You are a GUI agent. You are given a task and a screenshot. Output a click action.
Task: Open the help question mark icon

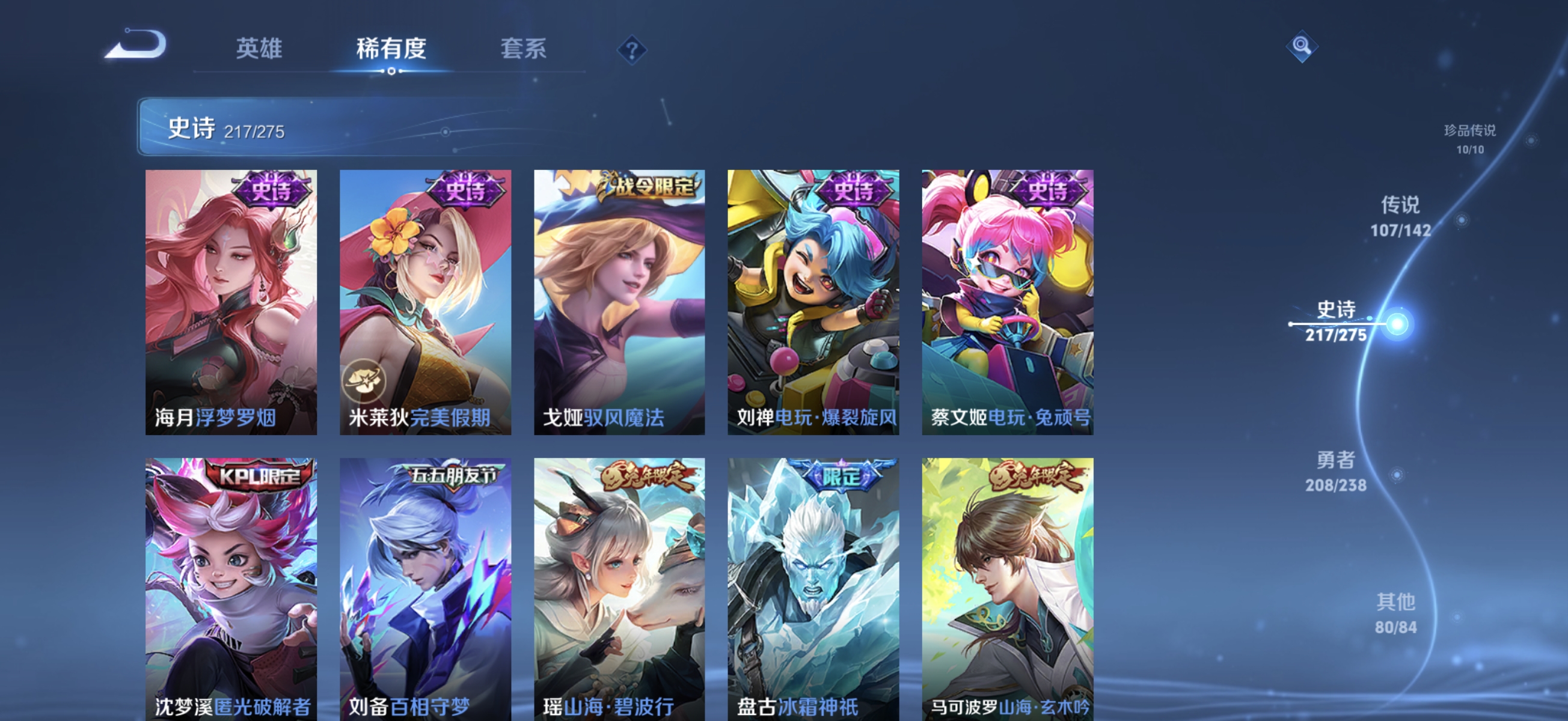point(631,50)
